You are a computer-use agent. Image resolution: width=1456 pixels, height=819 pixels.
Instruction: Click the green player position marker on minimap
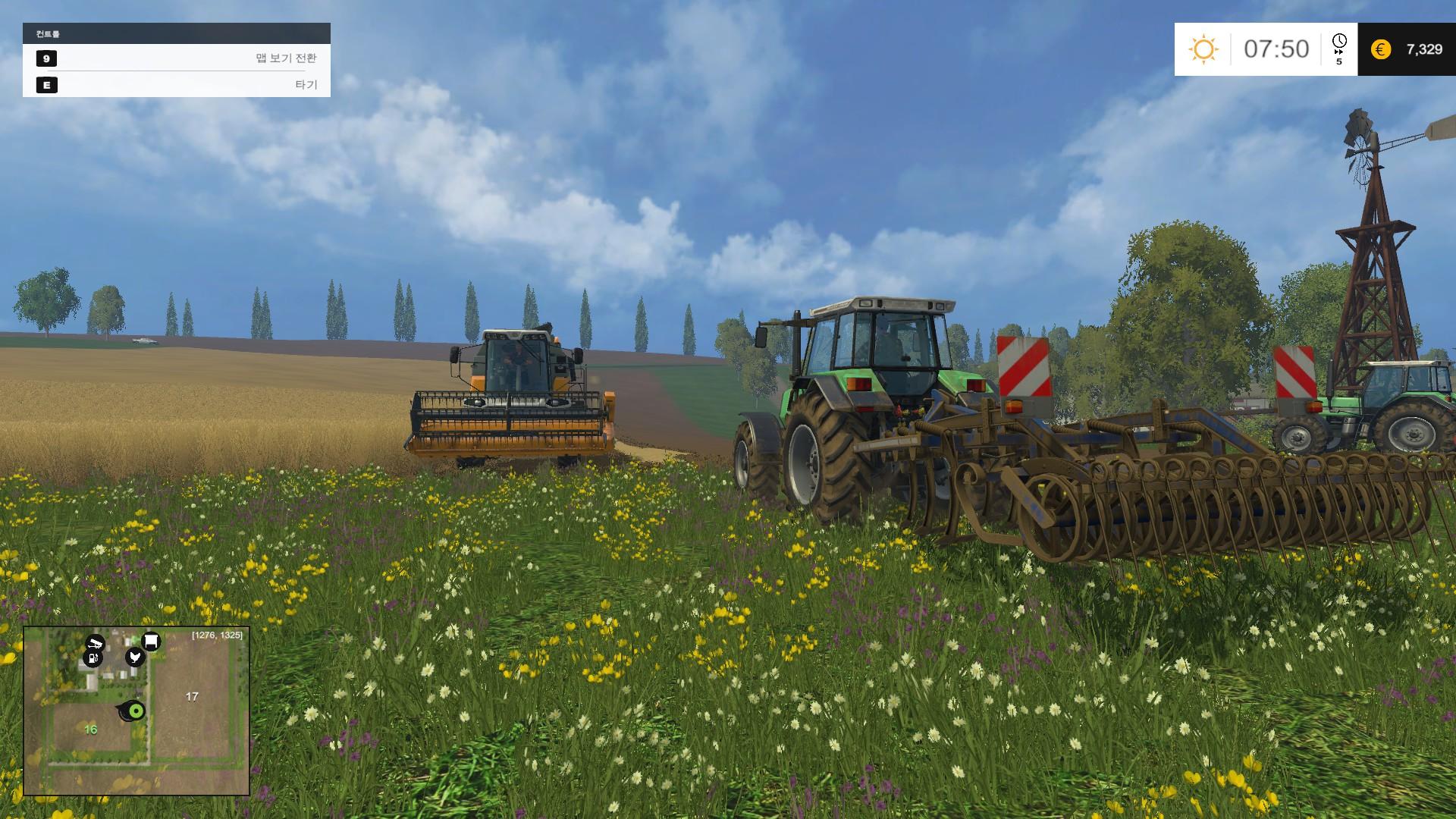pos(136,711)
